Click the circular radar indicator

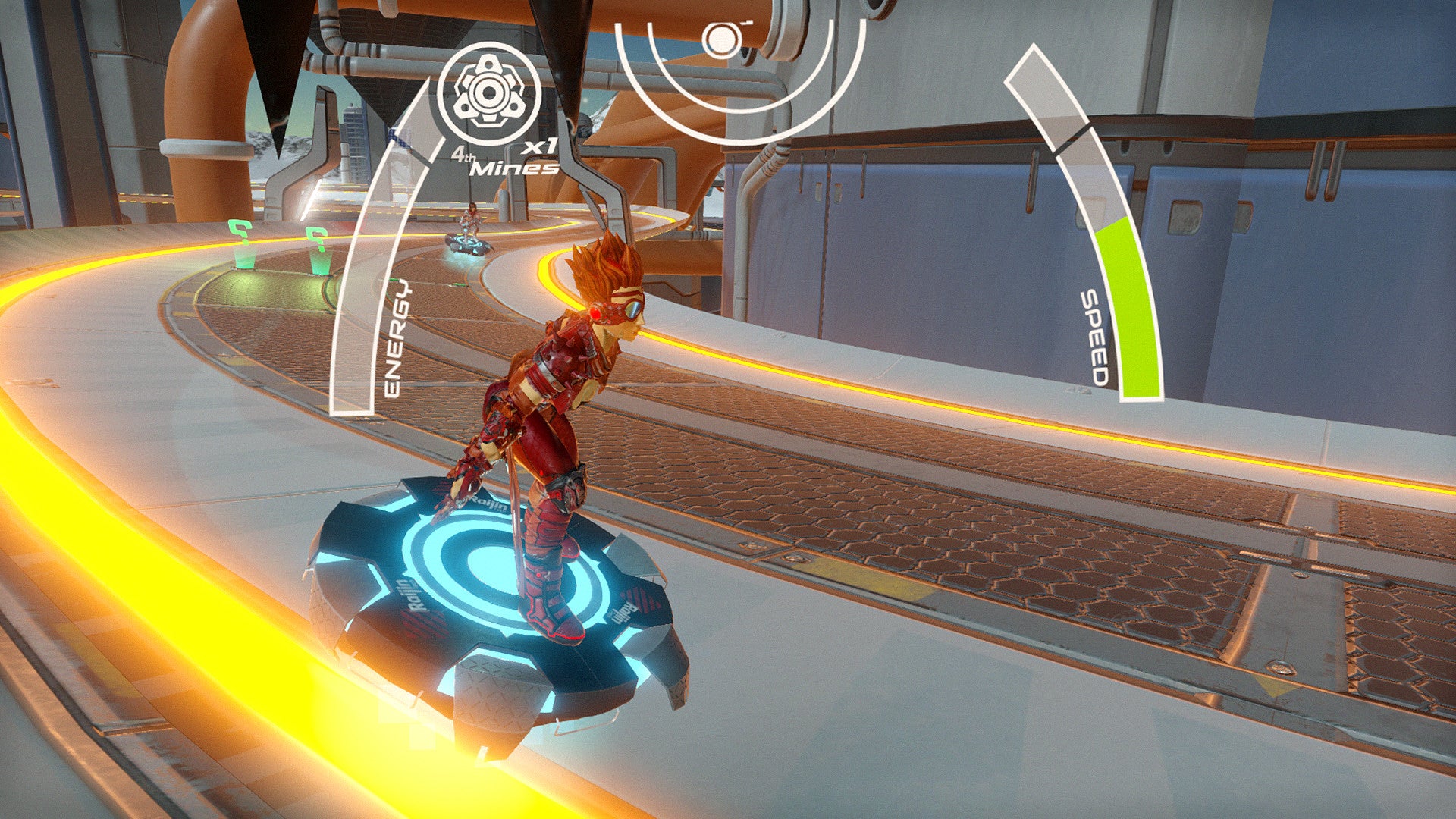point(722,39)
